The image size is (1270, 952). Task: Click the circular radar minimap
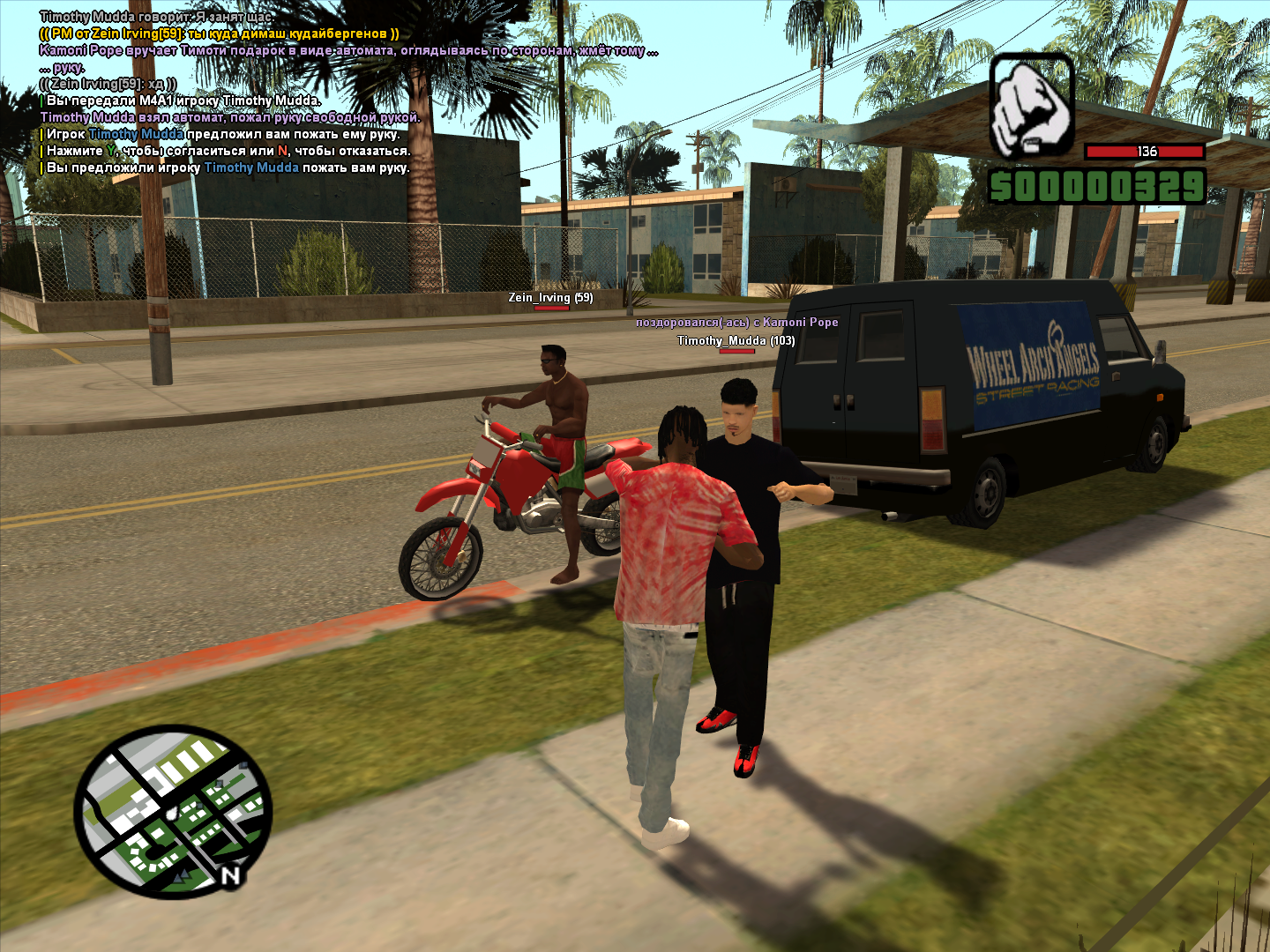173,812
